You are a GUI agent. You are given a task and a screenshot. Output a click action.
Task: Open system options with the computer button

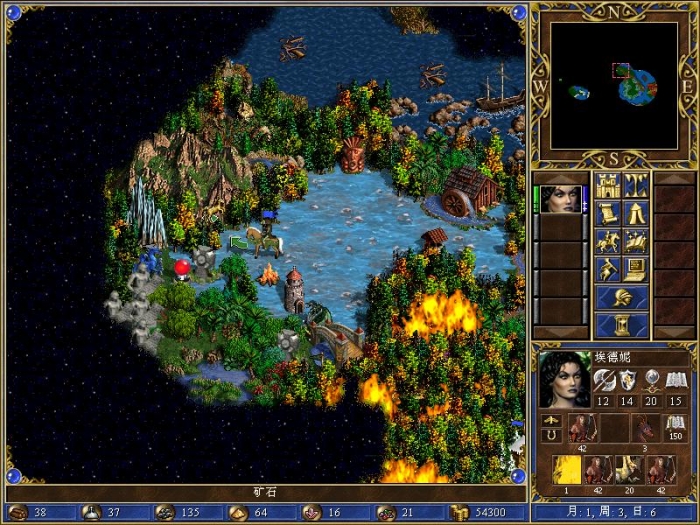[x=636, y=269]
